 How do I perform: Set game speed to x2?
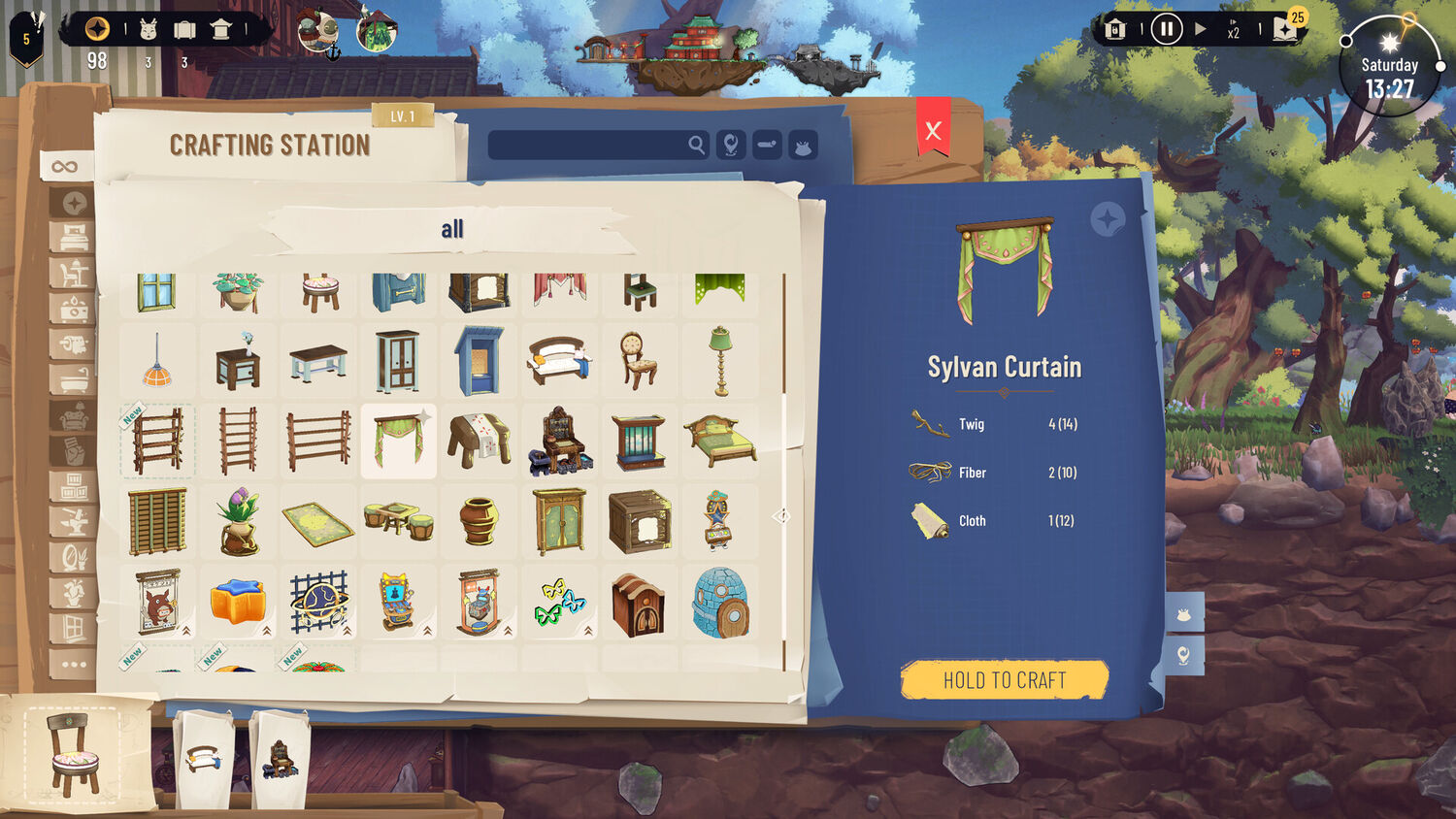pos(1233,31)
